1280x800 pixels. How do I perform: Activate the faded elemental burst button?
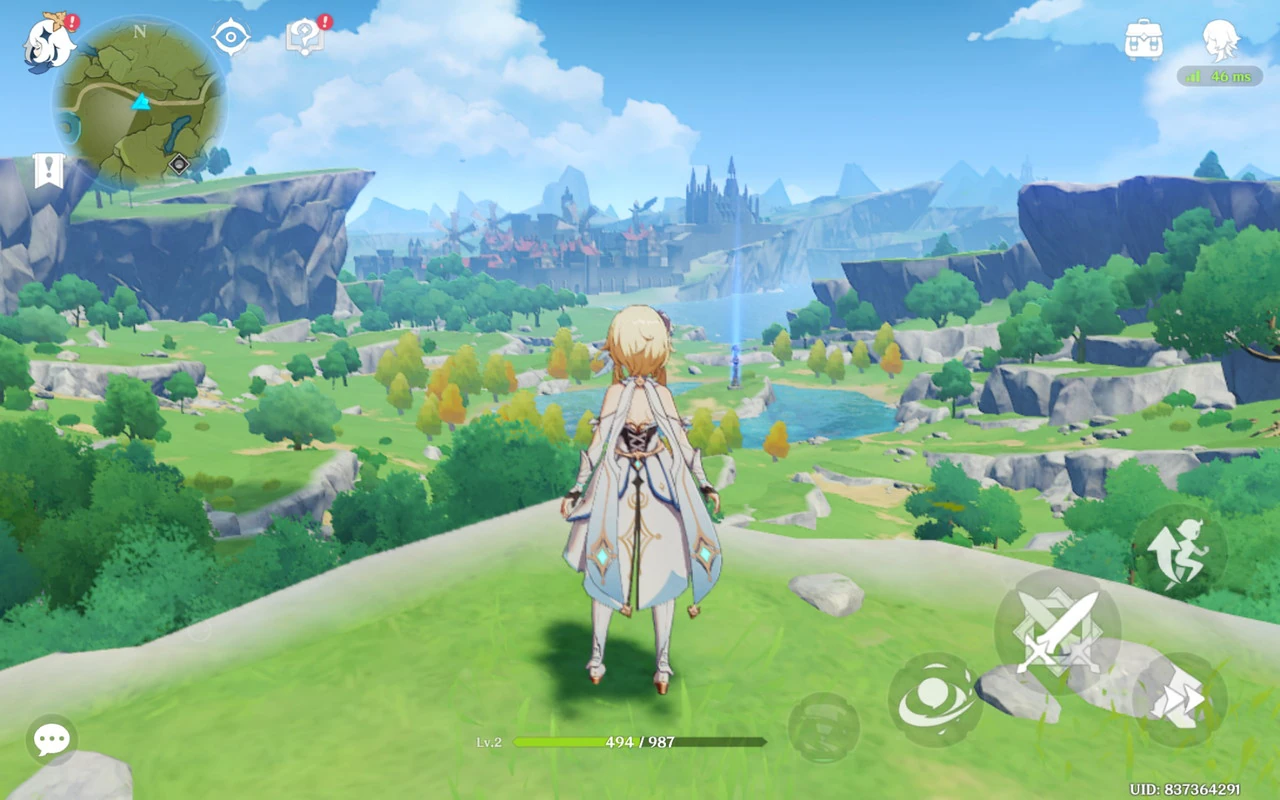[x=823, y=728]
